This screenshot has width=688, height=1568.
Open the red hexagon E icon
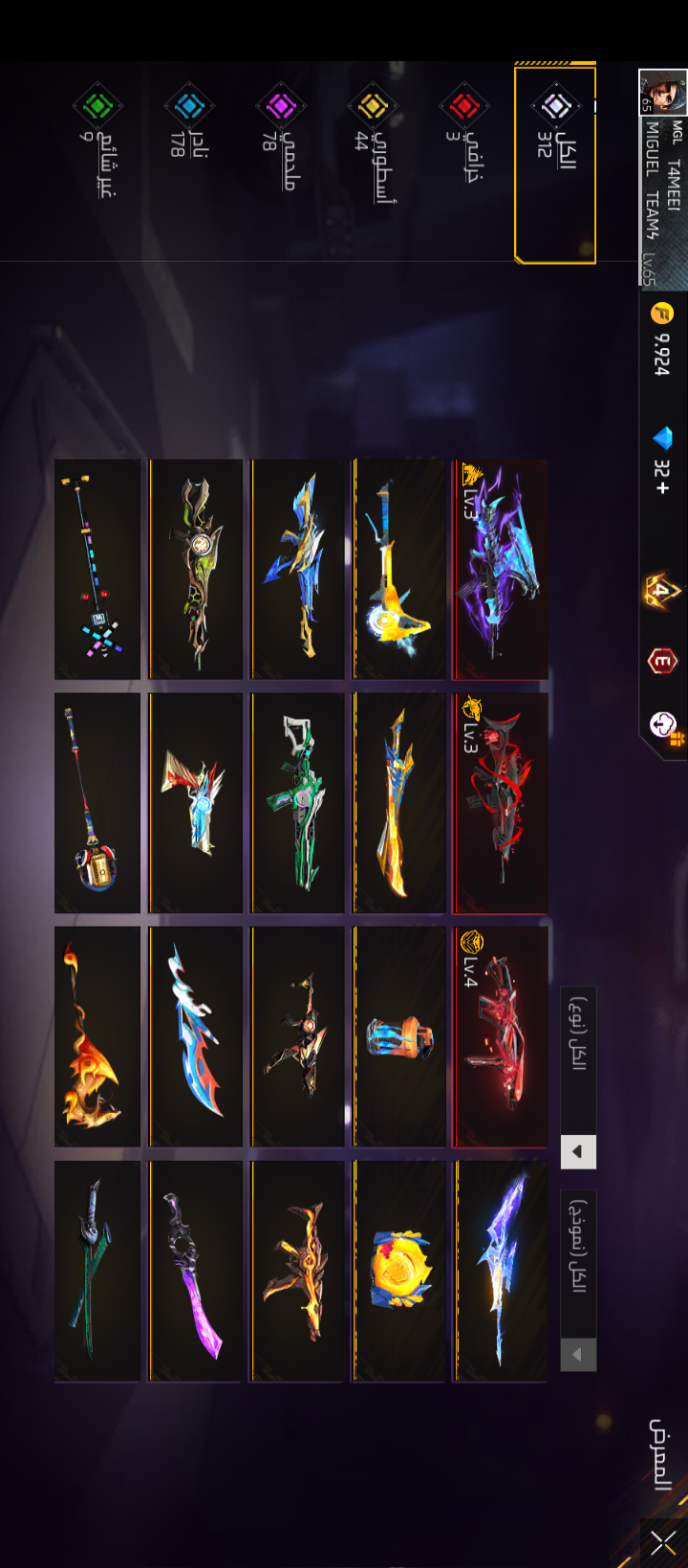tap(663, 661)
